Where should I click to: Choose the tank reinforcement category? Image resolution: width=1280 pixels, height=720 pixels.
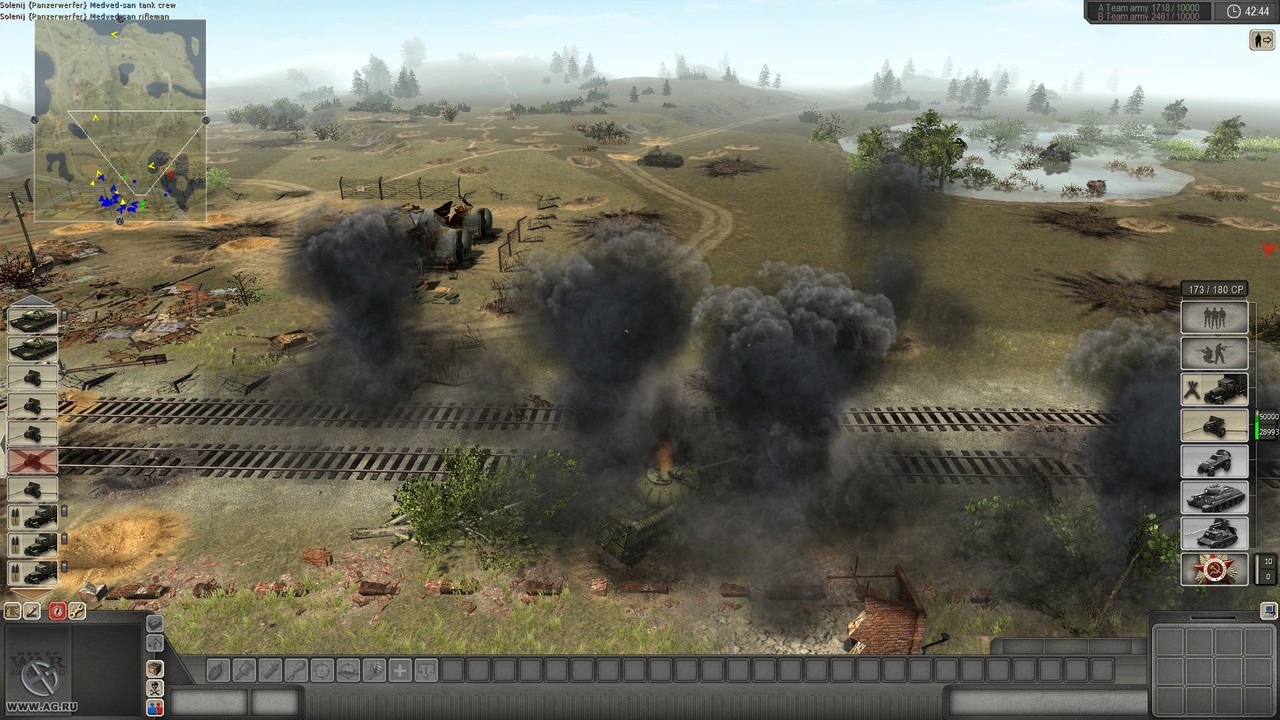tap(1215, 497)
